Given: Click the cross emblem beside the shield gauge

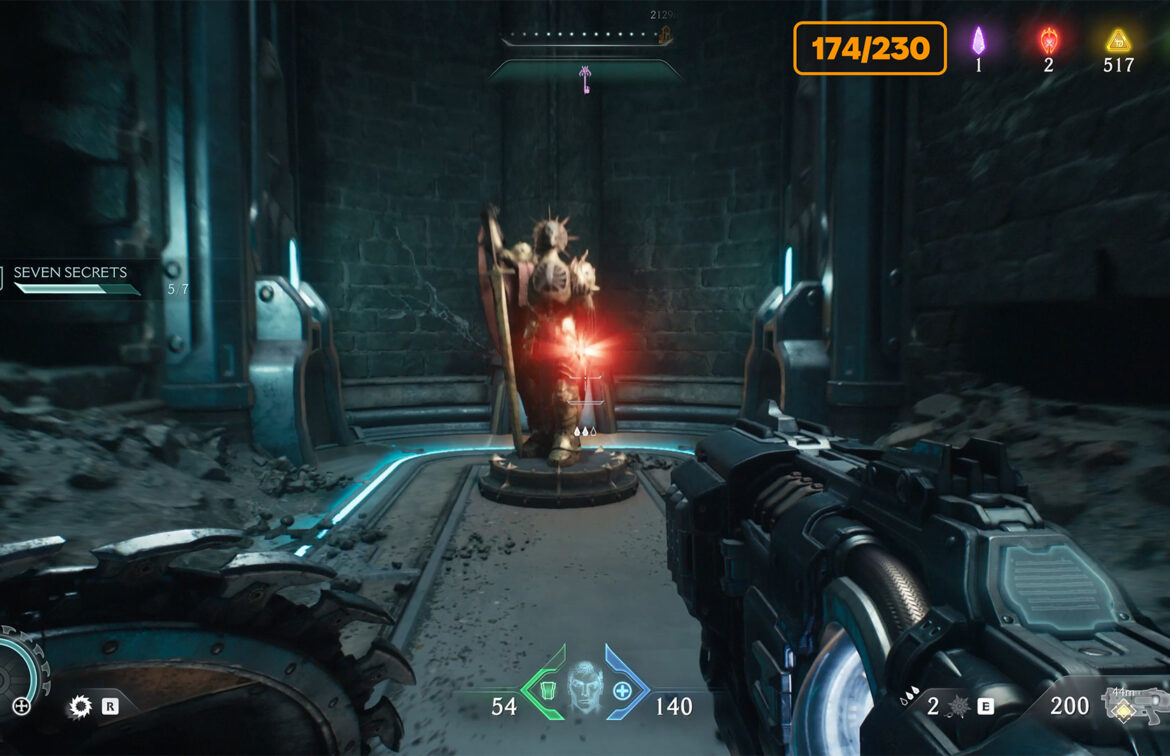Looking at the screenshot, I should tap(21, 706).
